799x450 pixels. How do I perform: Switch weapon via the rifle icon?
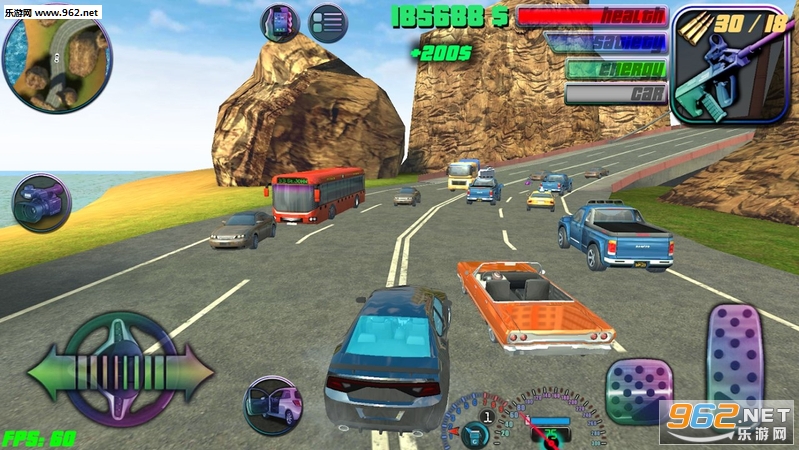pos(714,64)
